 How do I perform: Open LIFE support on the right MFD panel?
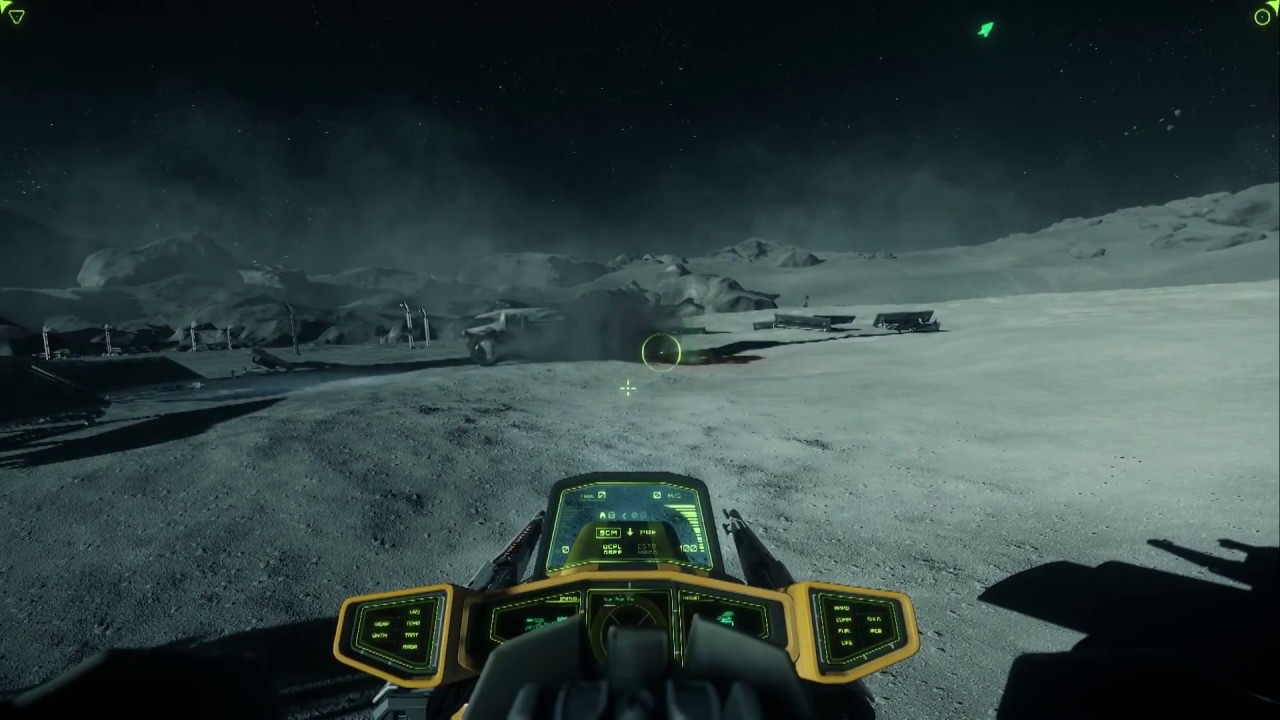tap(847, 643)
